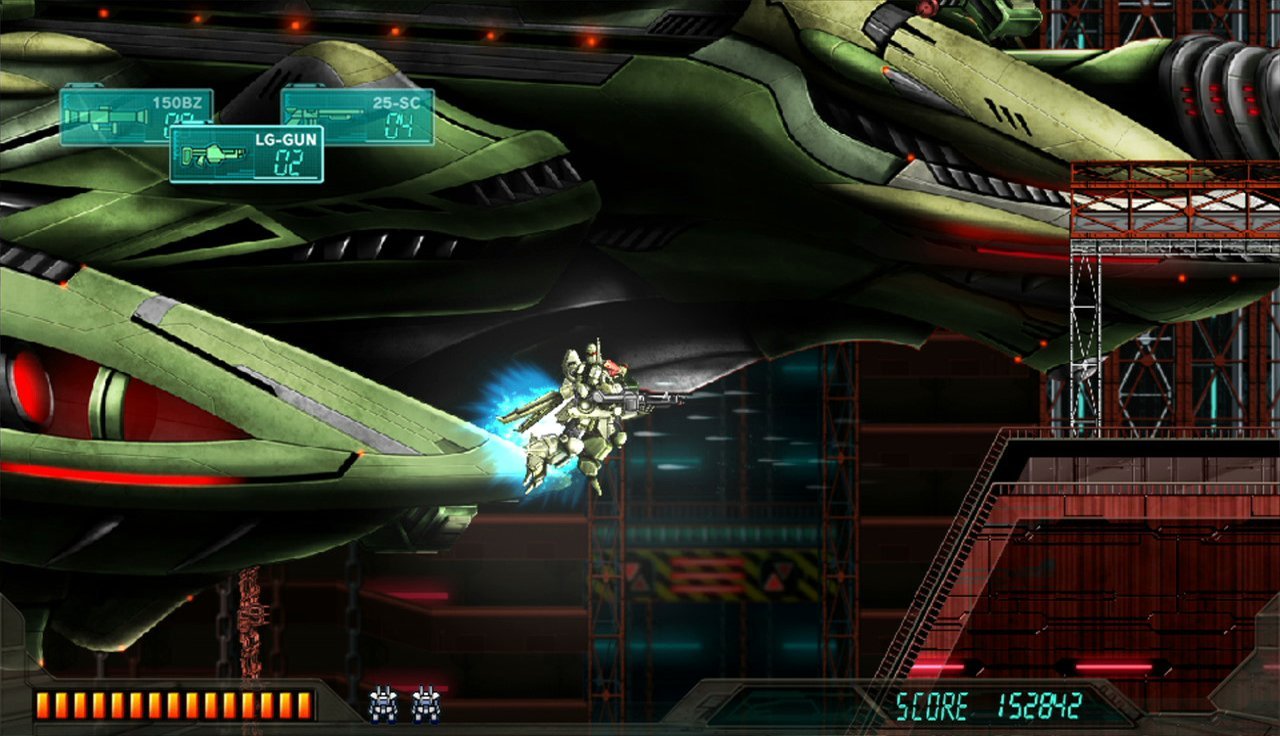Switch to the LG-GUN weapon panel
The height and width of the screenshot is (736, 1280).
[x=246, y=154]
